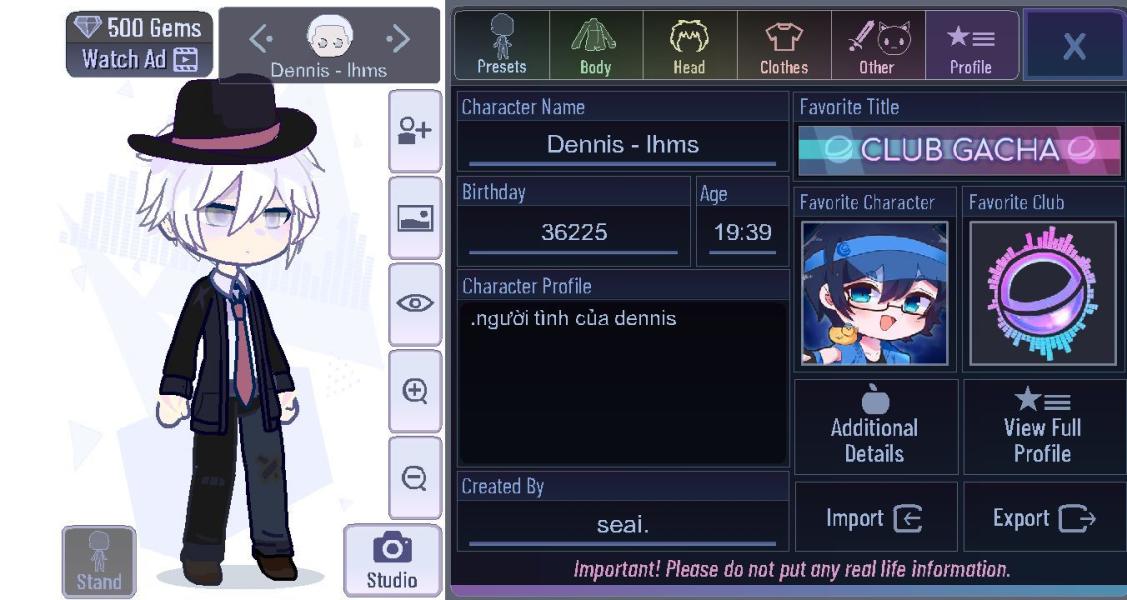Change the Age field
This screenshot has width=1127, height=600.
(x=742, y=233)
